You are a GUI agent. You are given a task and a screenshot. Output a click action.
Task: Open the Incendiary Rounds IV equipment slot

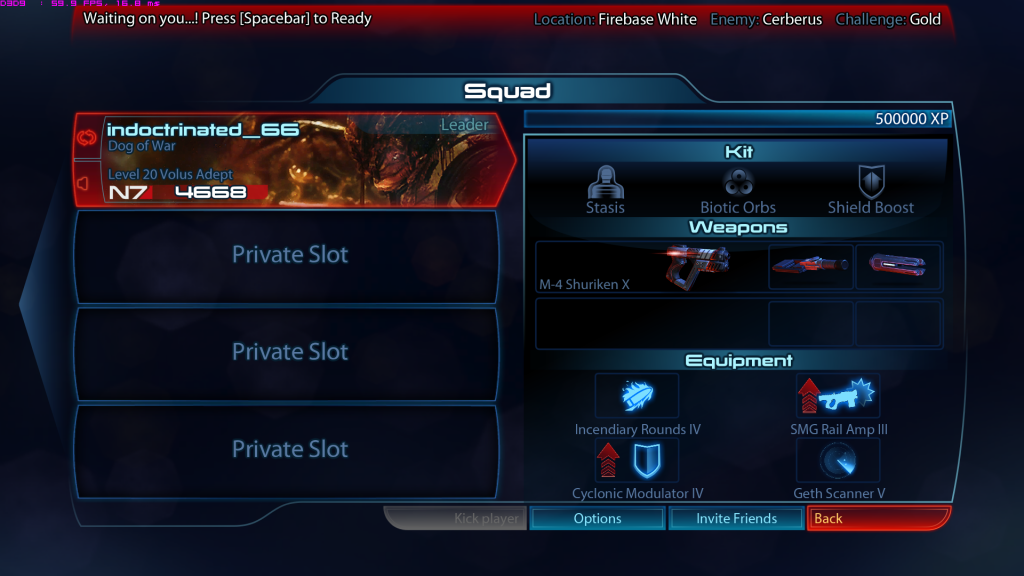[637, 396]
